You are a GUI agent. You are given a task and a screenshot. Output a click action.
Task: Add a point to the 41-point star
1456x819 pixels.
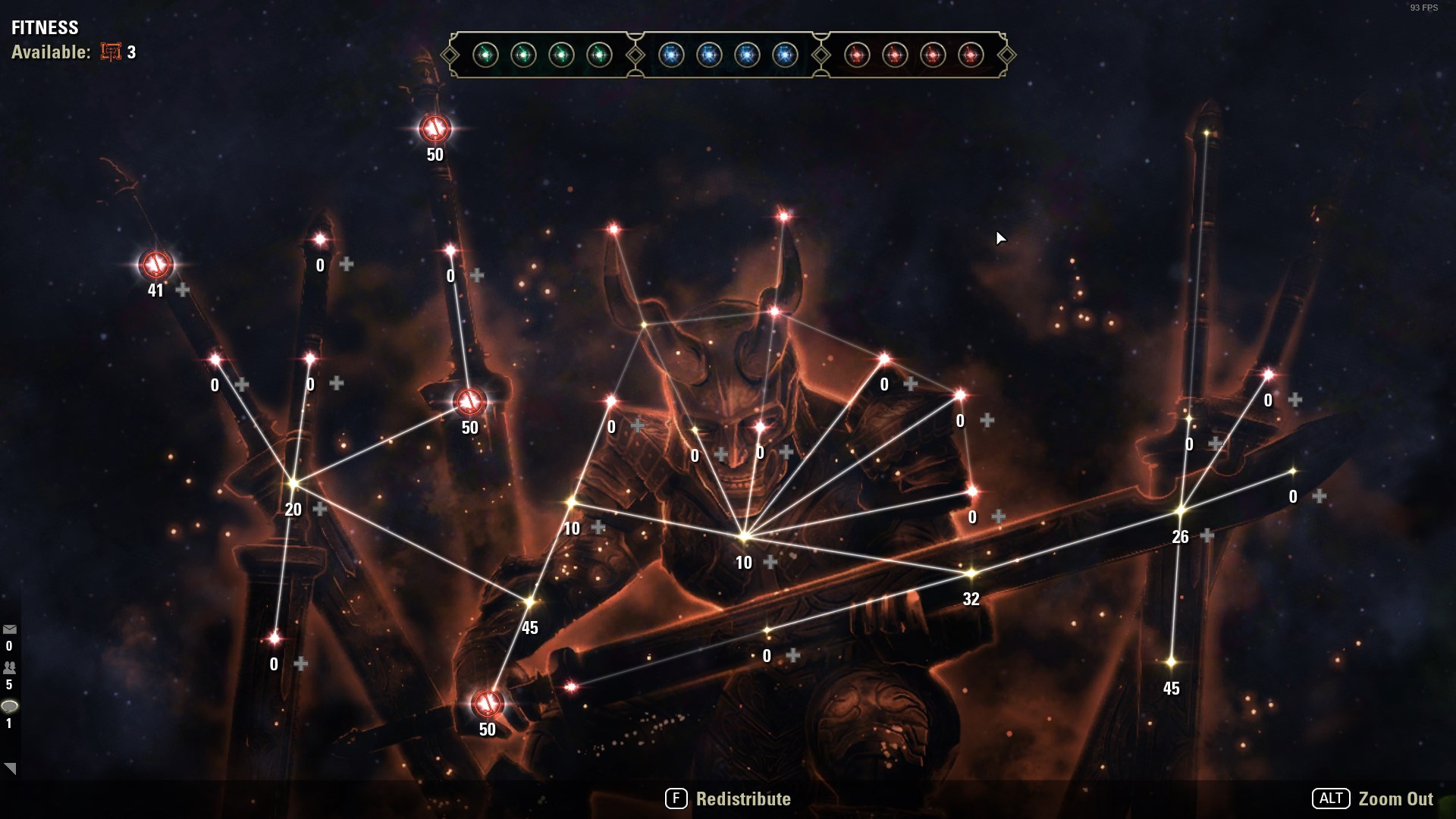tap(183, 290)
